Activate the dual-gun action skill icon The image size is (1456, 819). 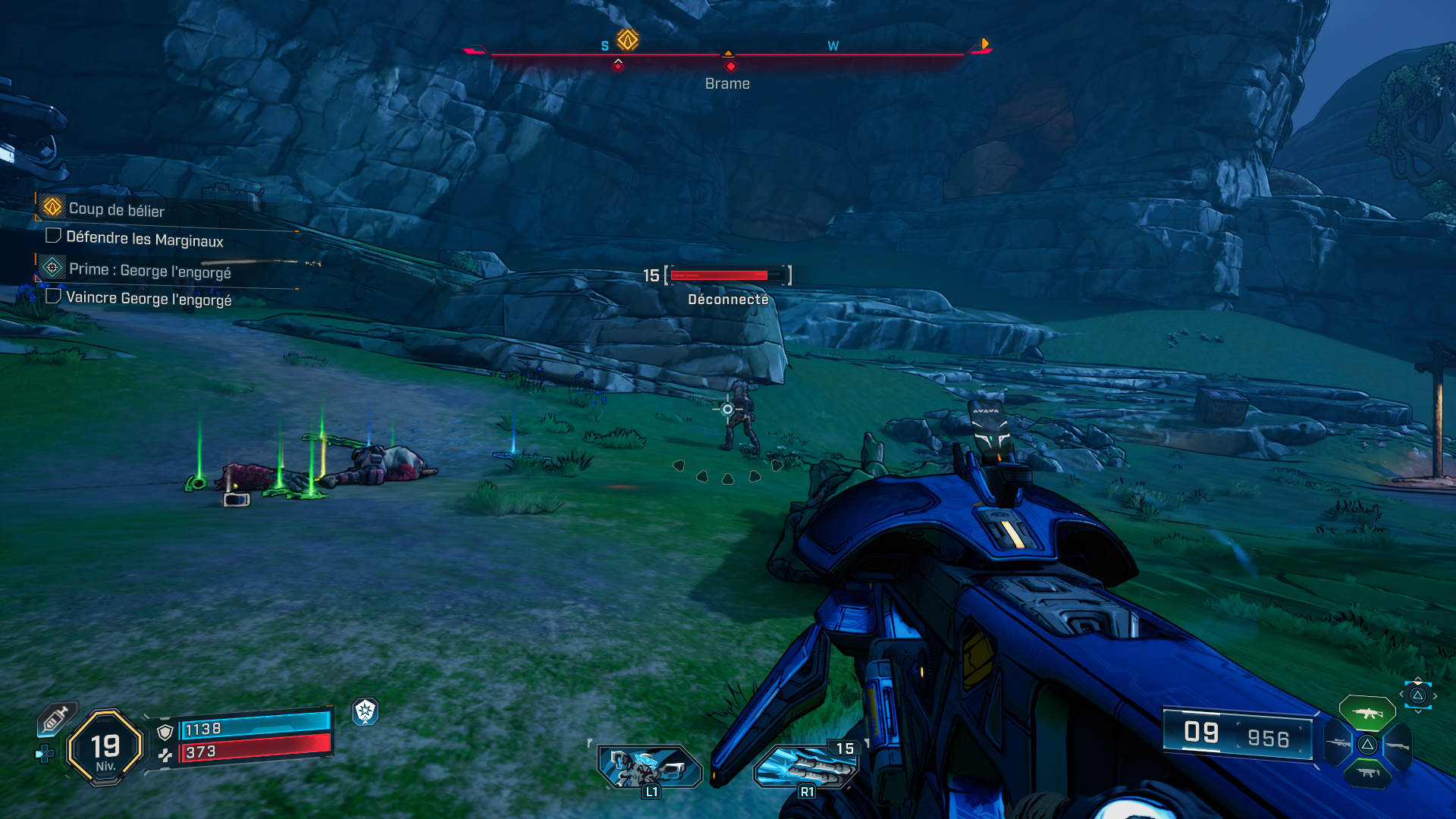click(650, 767)
